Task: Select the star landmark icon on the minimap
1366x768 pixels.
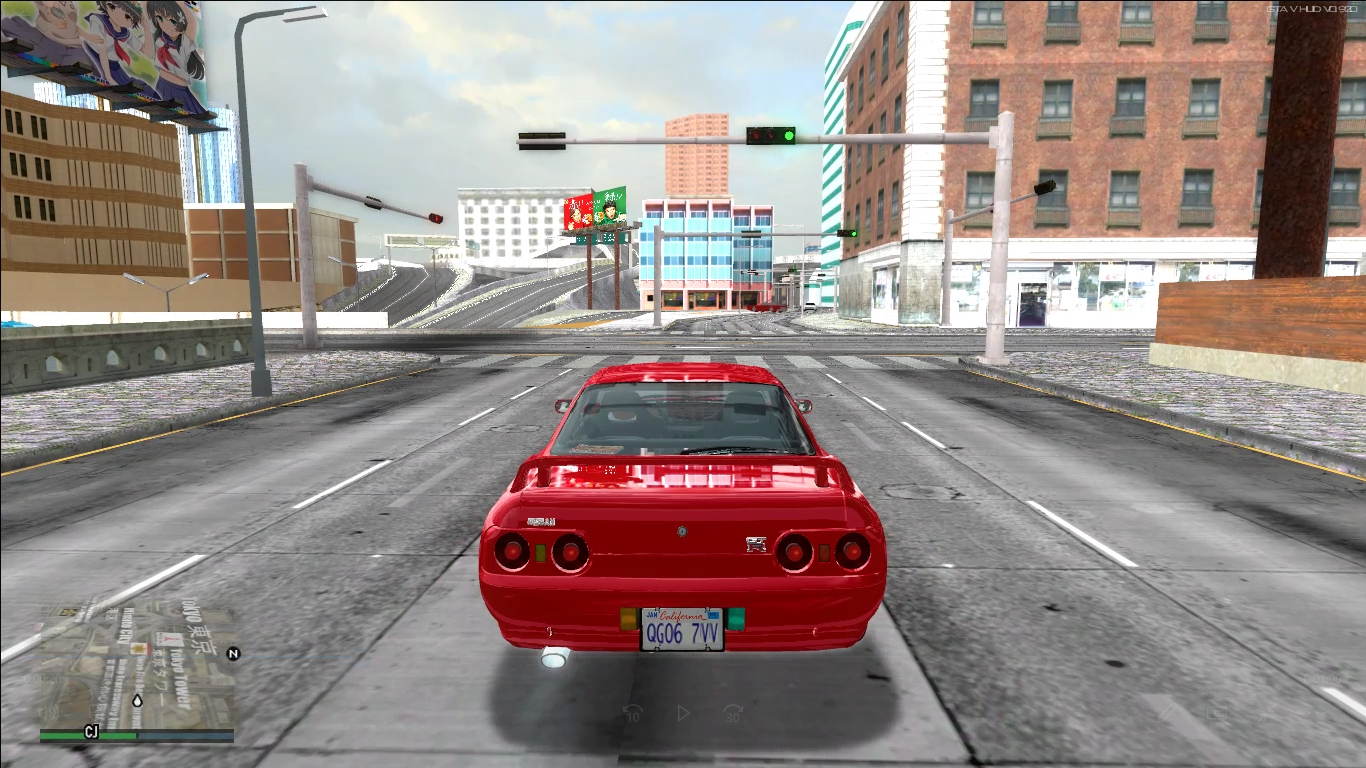Action: point(139,647)
